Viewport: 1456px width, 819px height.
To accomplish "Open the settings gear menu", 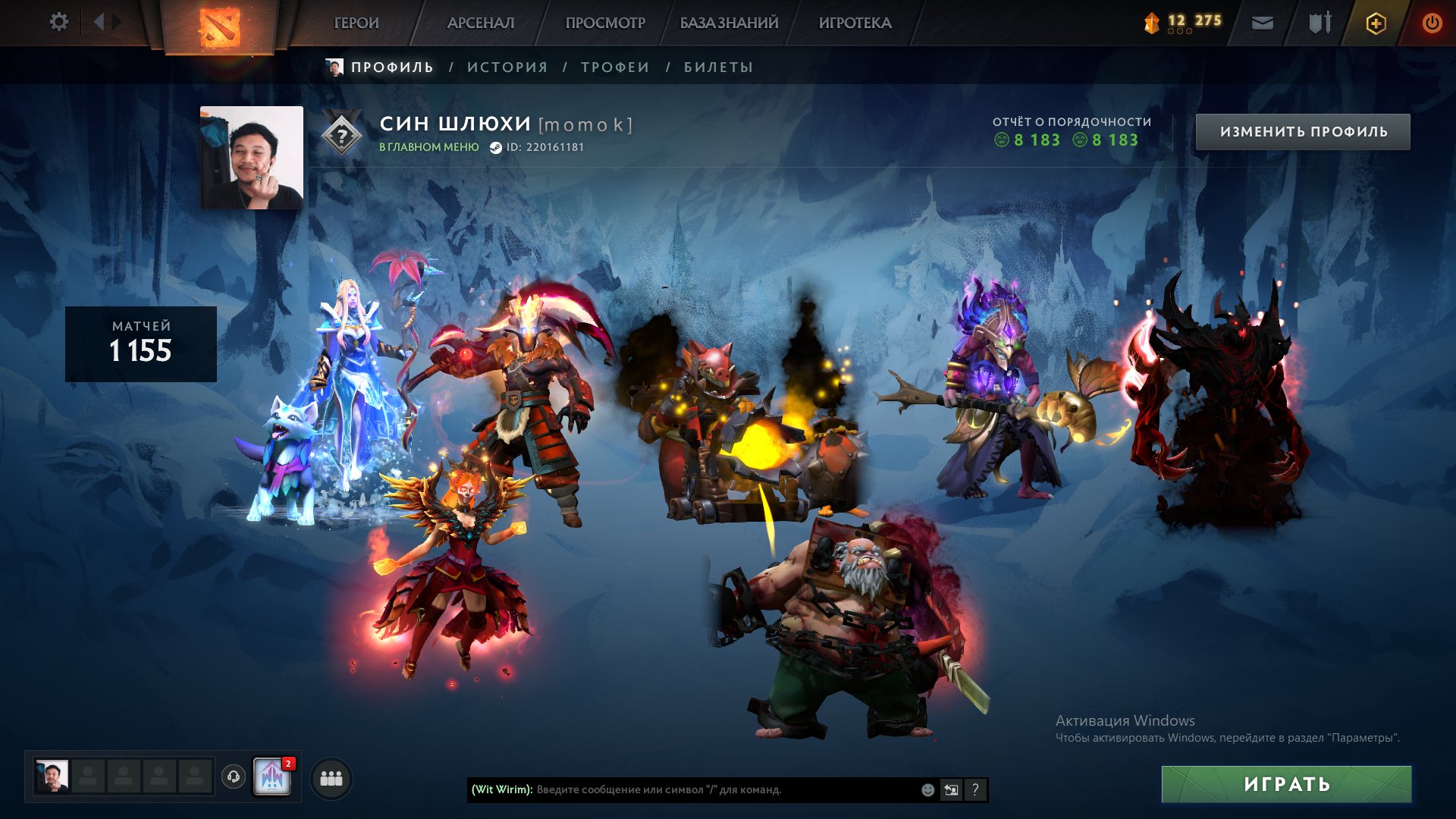I will click(x=58, y=22).
